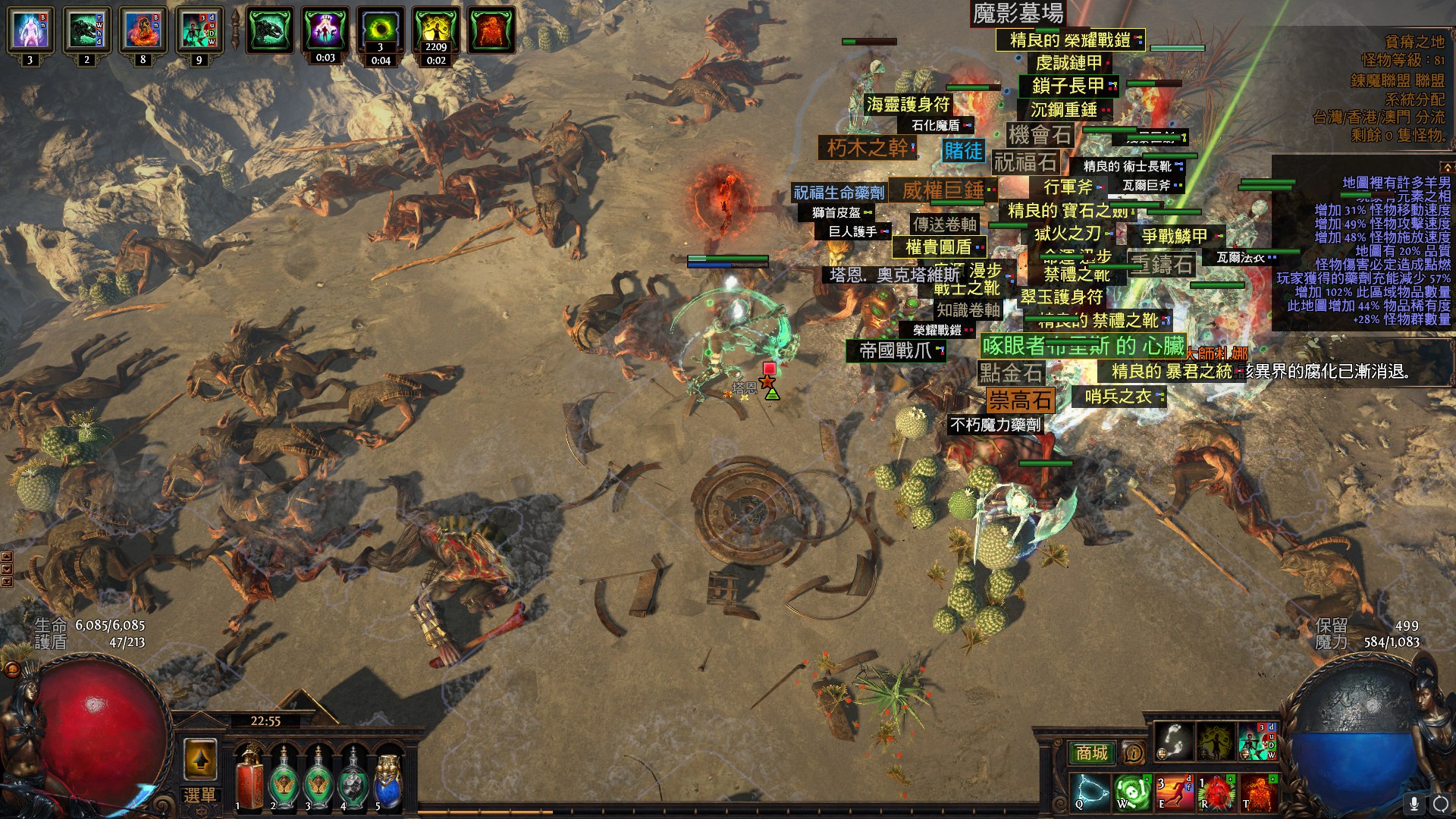
Task: Activate the red body skill on R
Action: click(x=1216, y=791)
